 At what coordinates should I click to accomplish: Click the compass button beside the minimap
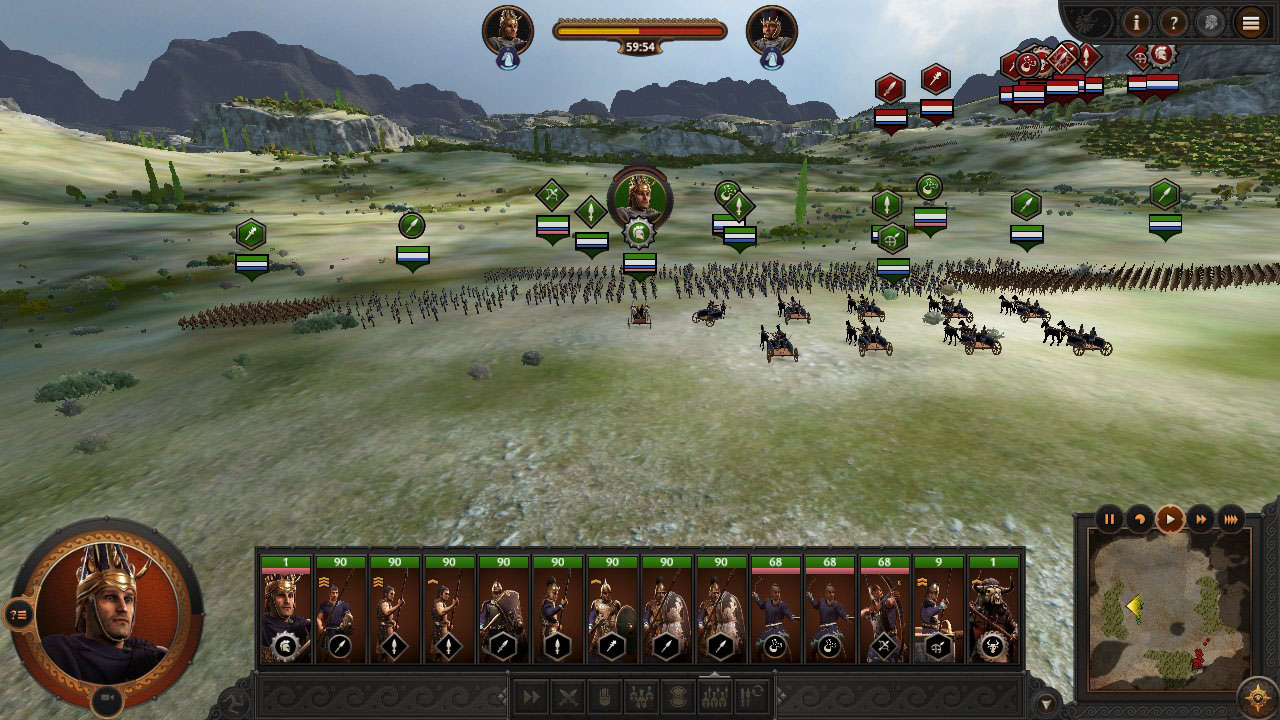tap(1256, 697)
